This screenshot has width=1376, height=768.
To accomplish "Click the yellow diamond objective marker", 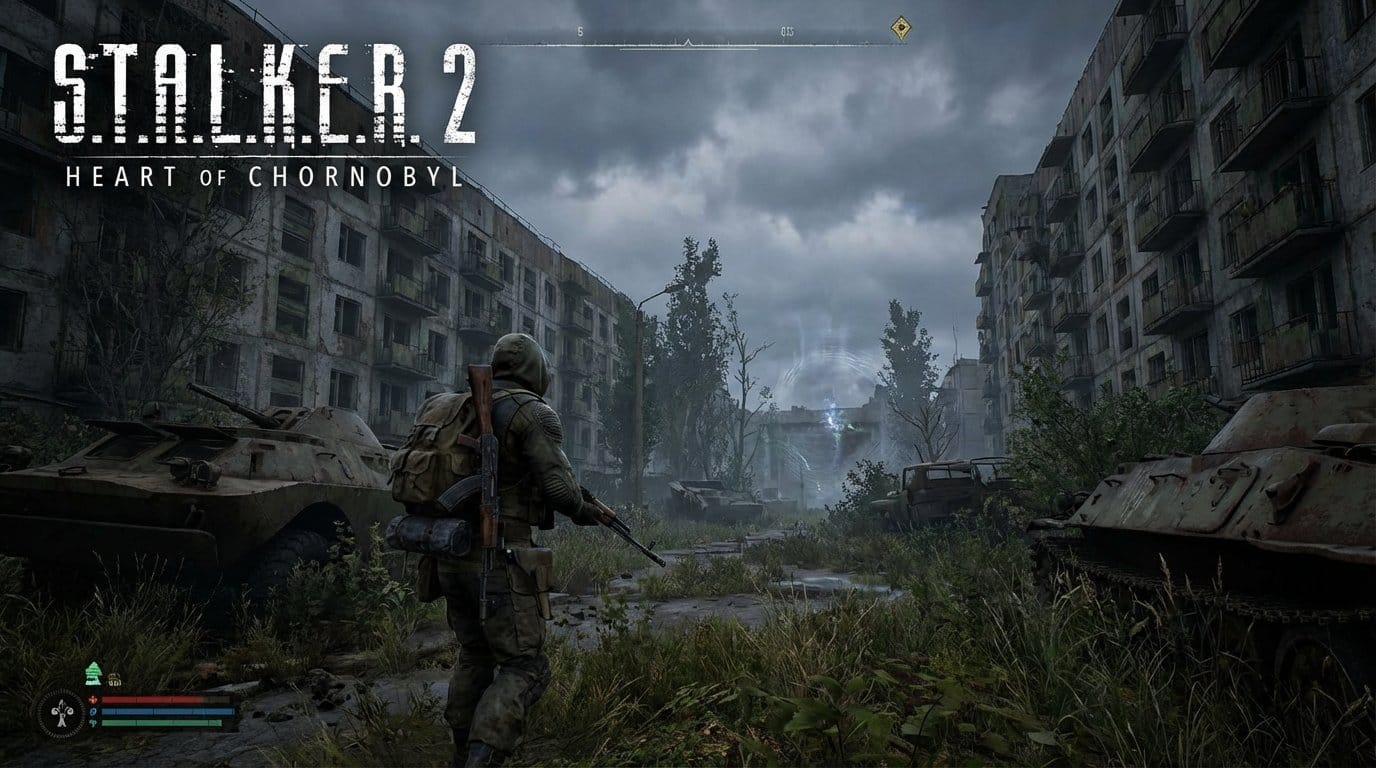I will tap(899, 29).
